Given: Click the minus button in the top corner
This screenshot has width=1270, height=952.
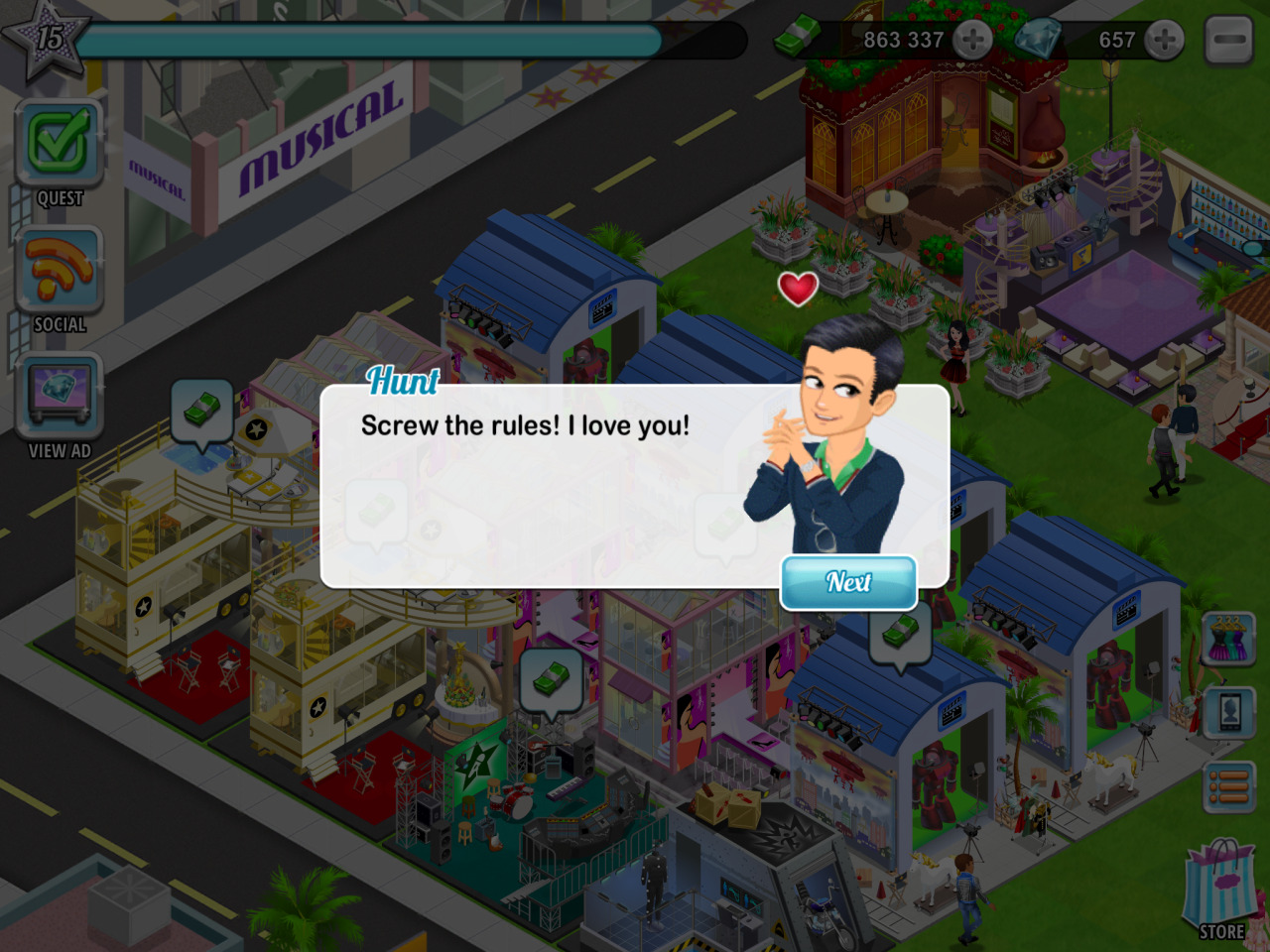Looking at the screenshot, I should click(1230, 40).
